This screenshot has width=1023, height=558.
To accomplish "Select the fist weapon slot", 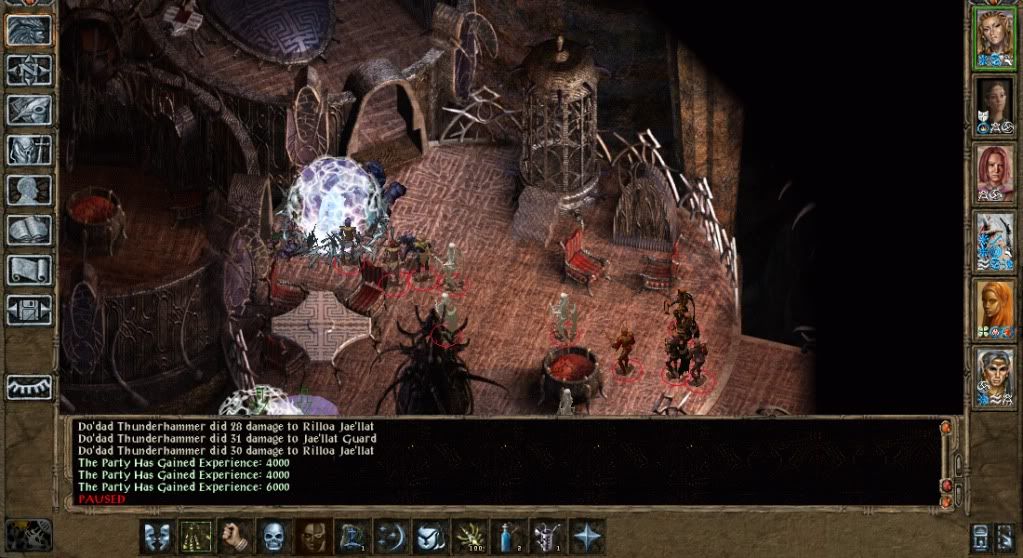I will tap(234, 535).
